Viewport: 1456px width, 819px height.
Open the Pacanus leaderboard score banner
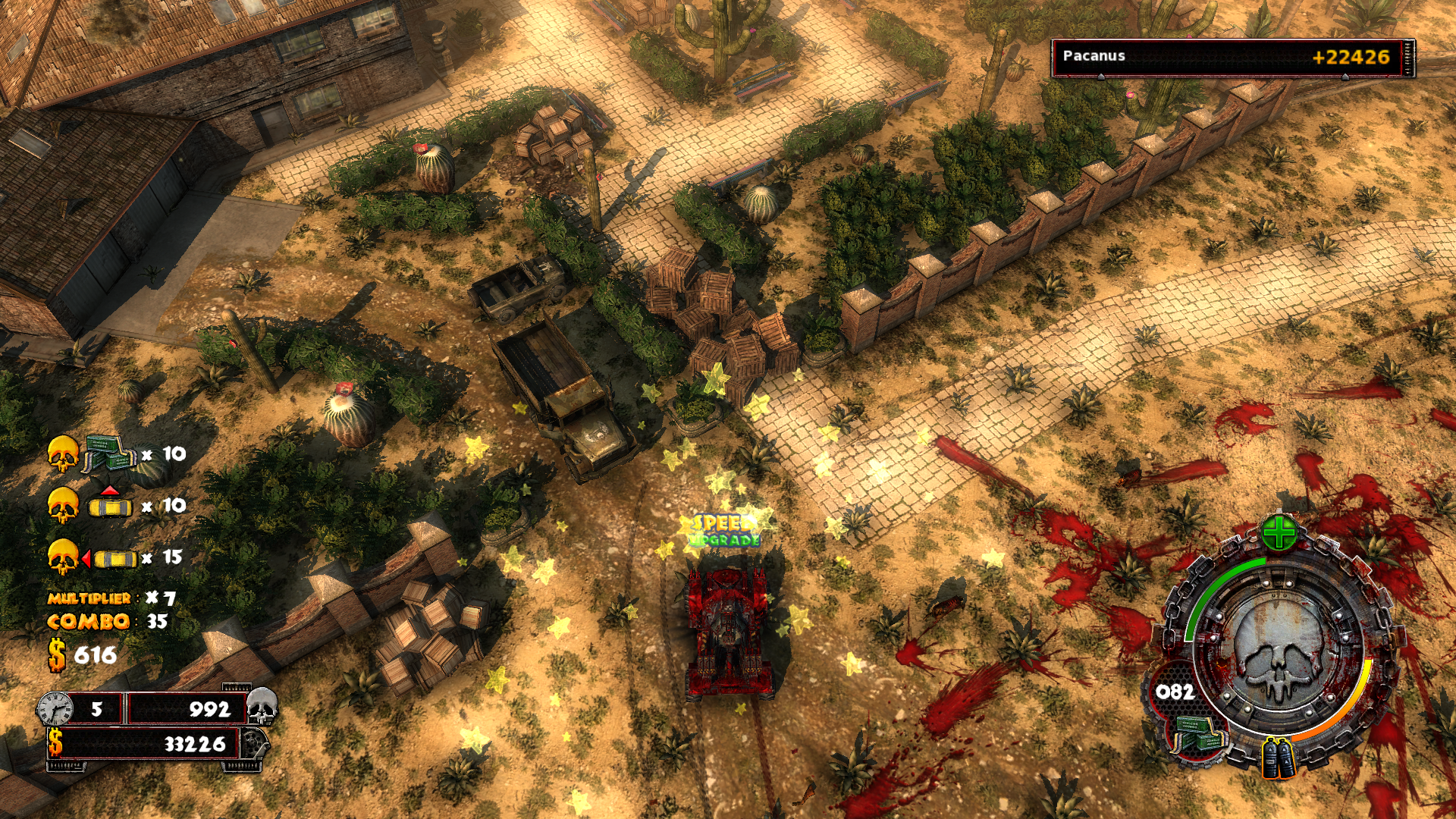(x=1232, y=58)
